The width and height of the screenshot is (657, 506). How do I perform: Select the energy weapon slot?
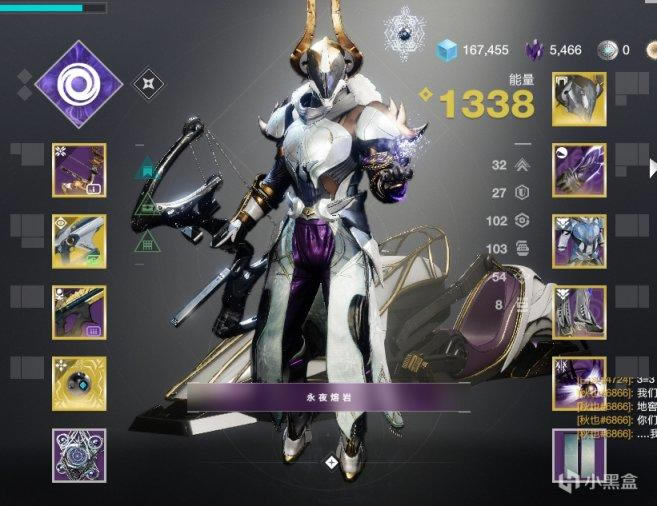pos(79,241)
